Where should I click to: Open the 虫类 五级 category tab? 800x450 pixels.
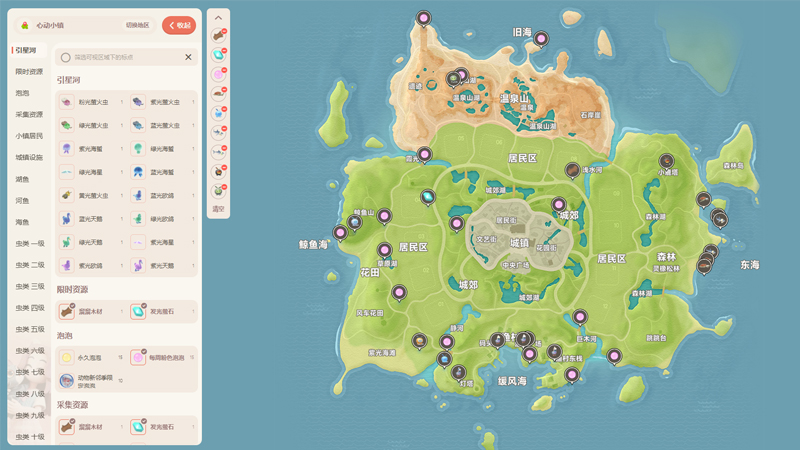29,329
